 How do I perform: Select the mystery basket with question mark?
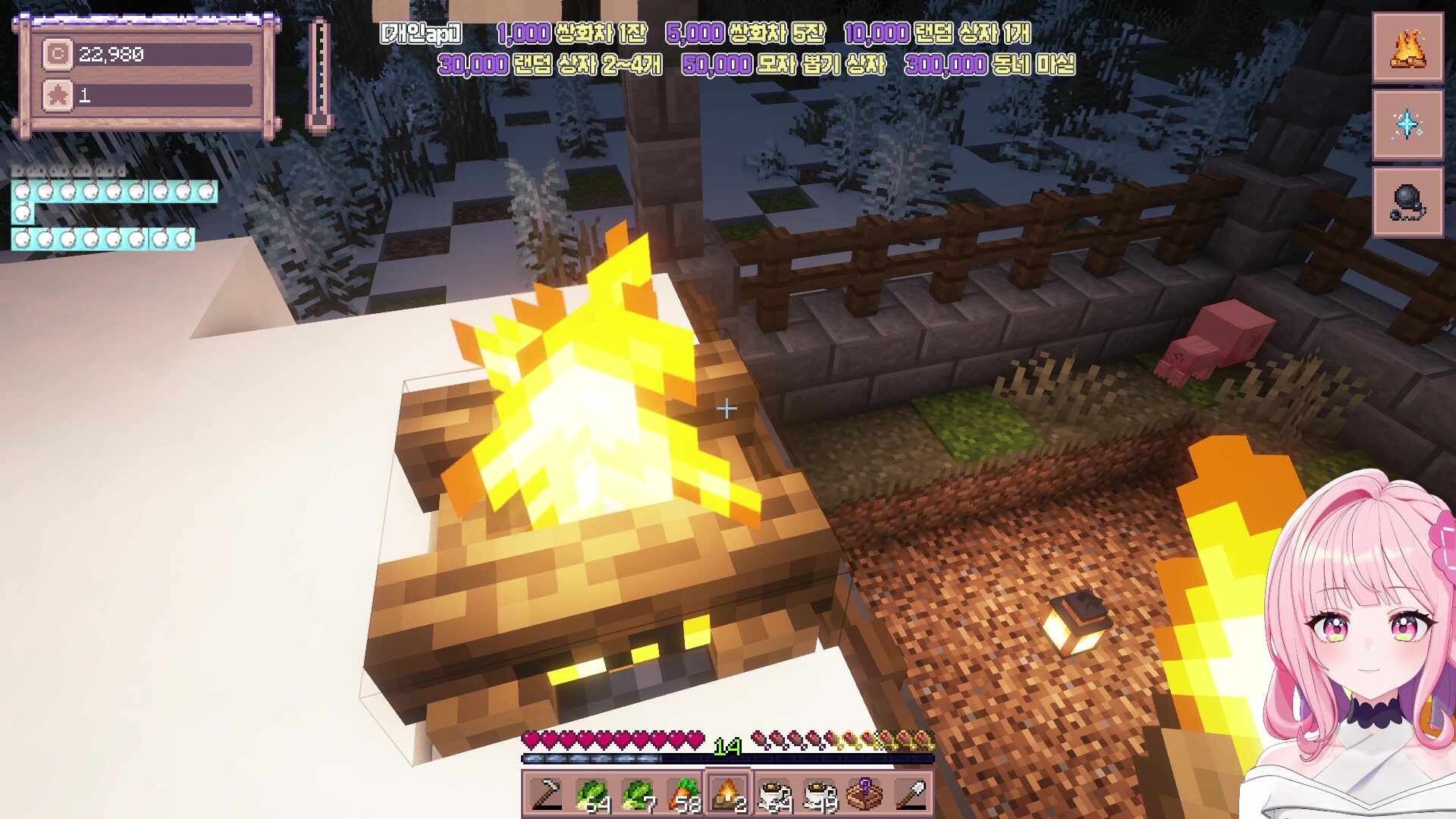865,795
